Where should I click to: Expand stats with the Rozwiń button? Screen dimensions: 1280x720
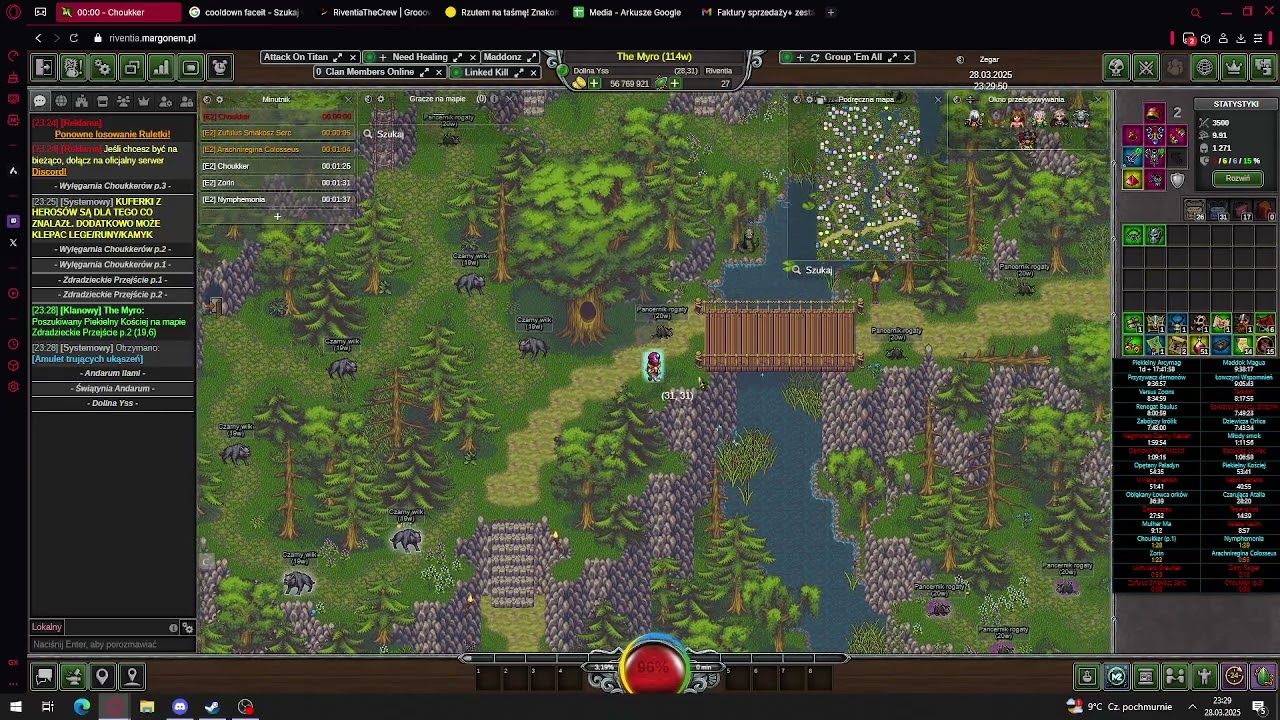pos(1237,178)
